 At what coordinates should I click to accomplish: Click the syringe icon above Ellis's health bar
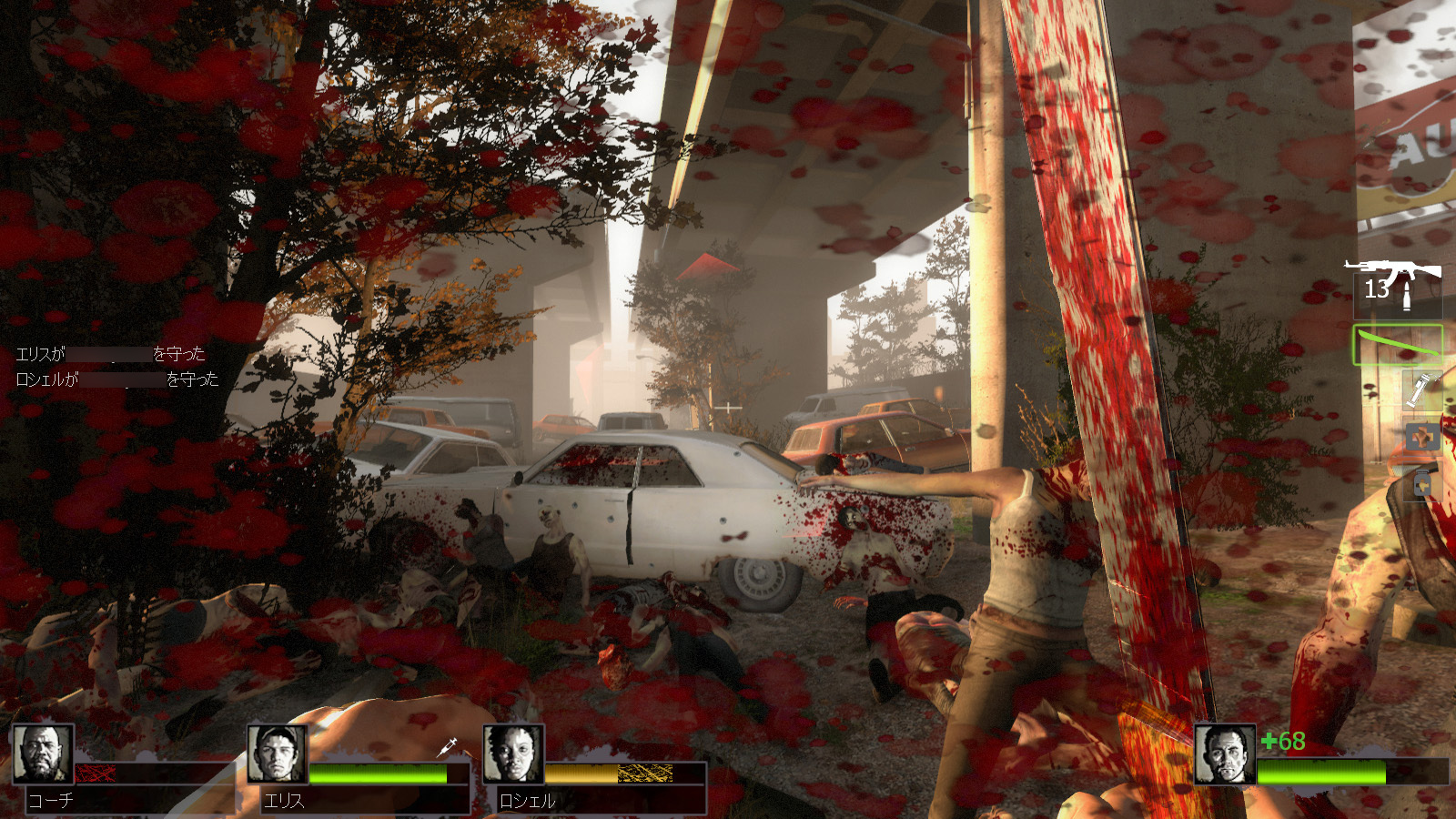click(448, 747)
